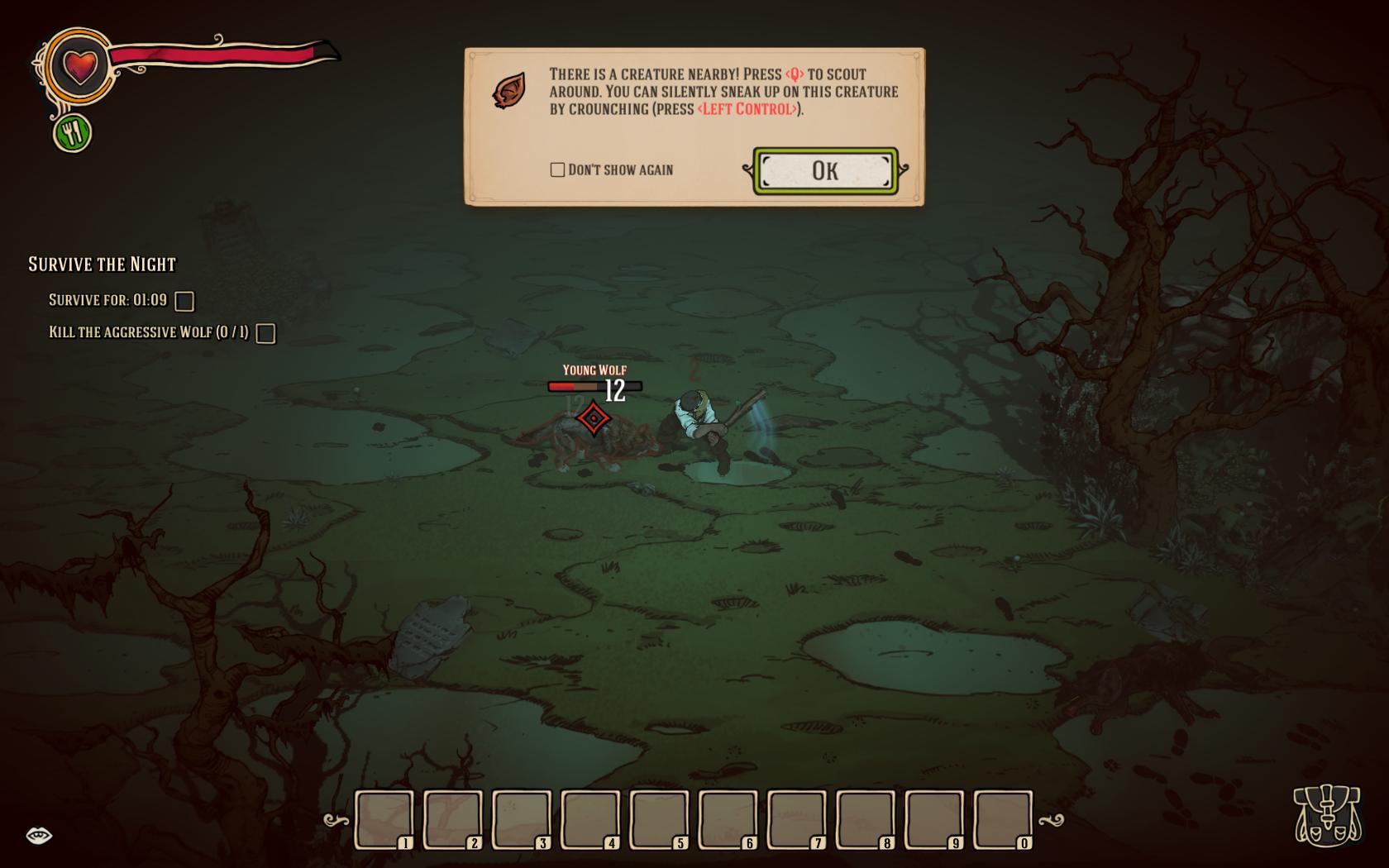Viewport: 1389px width, 868px height.
Task: Toggle the Survive For objective box
Action: pyautogui.click(x=184, y=301)
